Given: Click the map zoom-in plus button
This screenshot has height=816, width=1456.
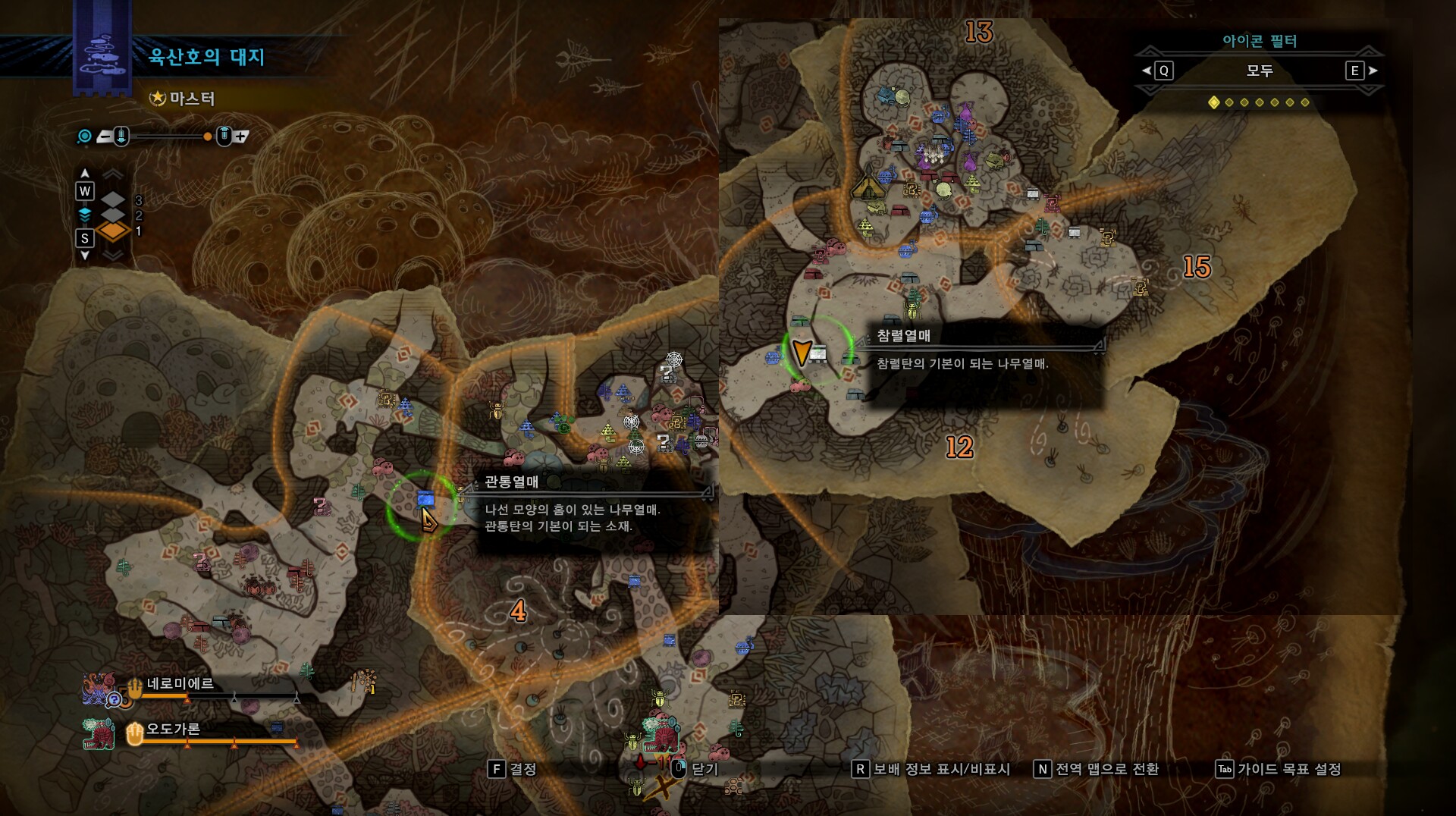Looking at the screenshot, I should coord(240,137).
